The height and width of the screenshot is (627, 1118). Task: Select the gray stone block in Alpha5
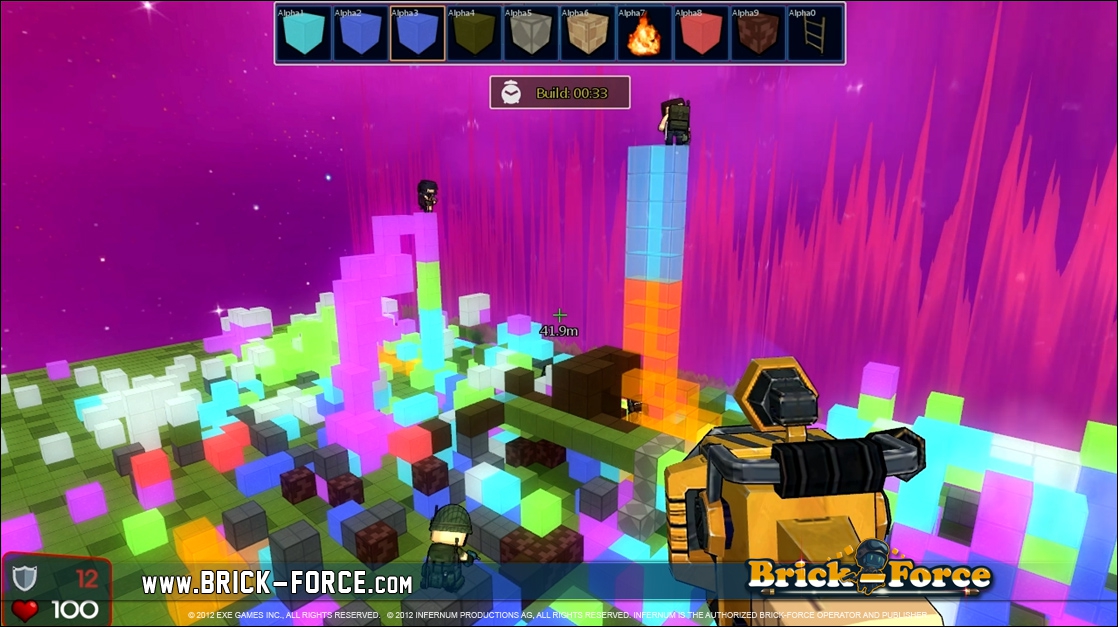(531, 34)
